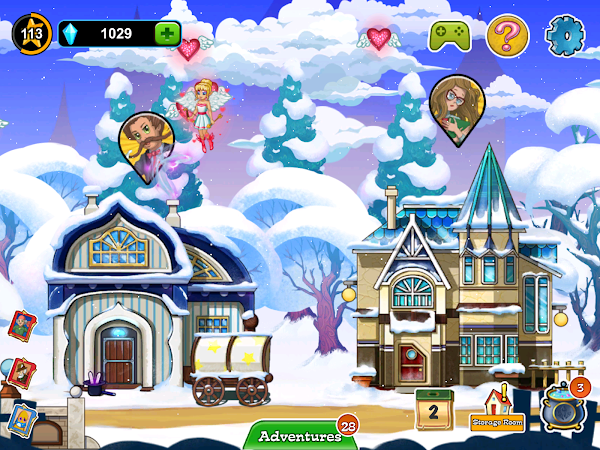Open the green game controller menu
This screenshot has height=450, width=600.
tap(449, 36)
